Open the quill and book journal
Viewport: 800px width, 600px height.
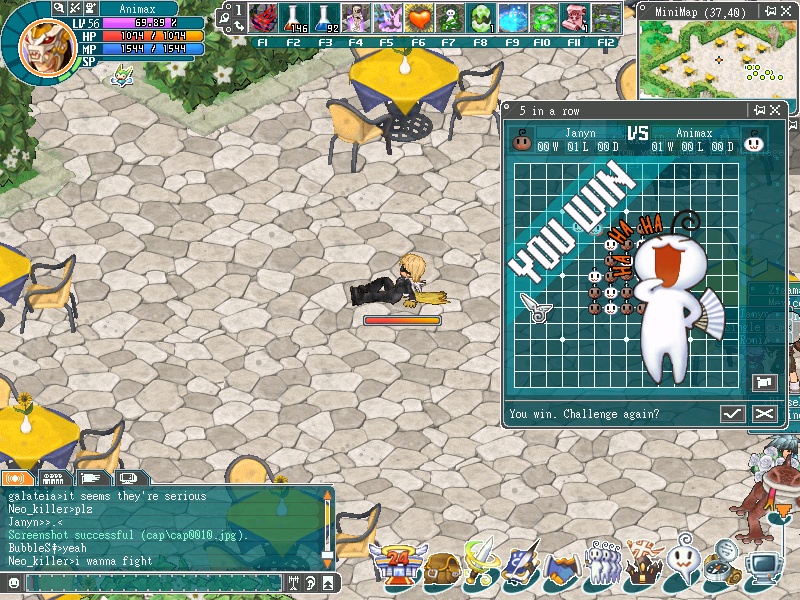522,566
